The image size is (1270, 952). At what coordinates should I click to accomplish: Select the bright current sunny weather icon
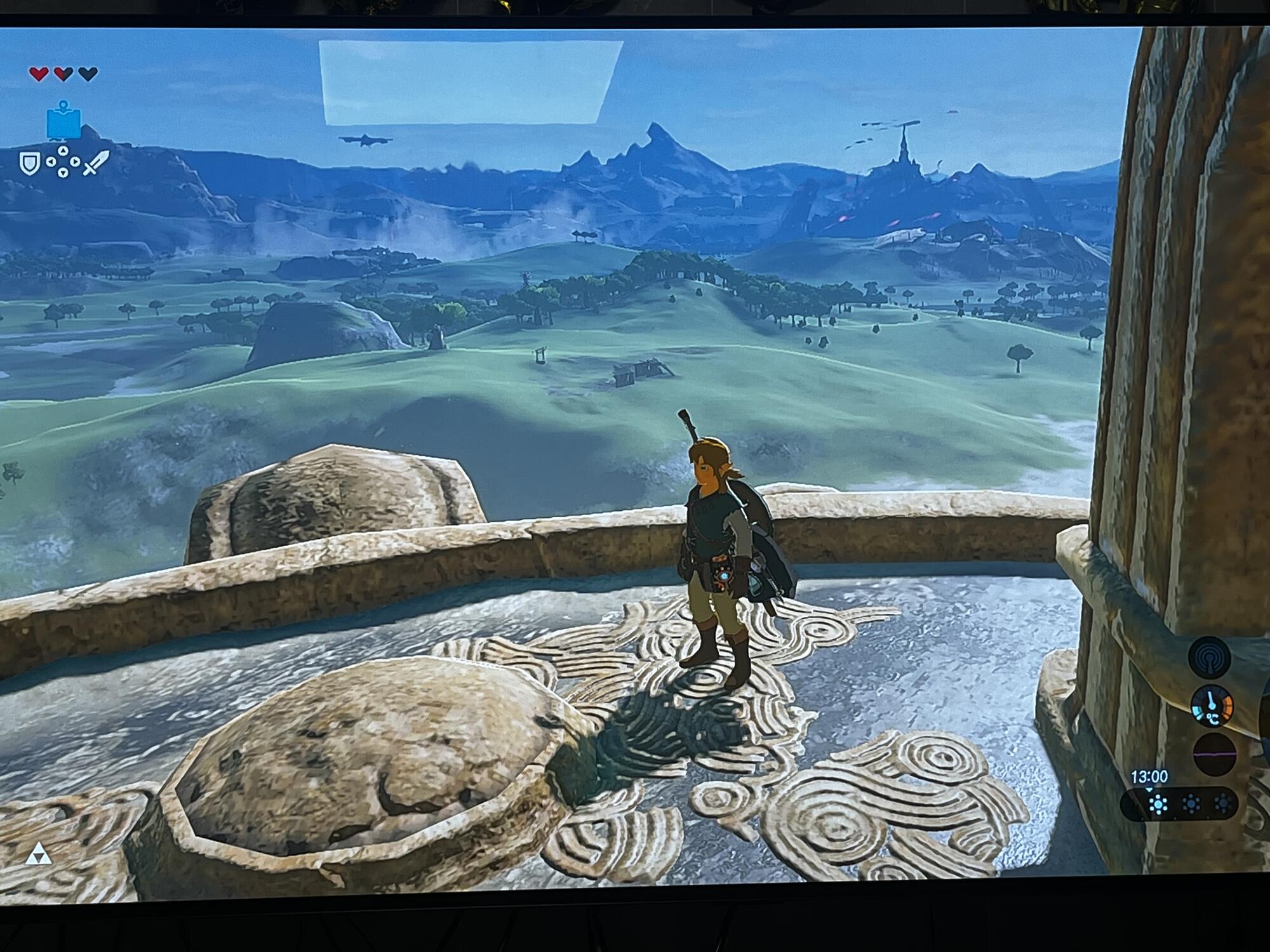point(1158,805)
